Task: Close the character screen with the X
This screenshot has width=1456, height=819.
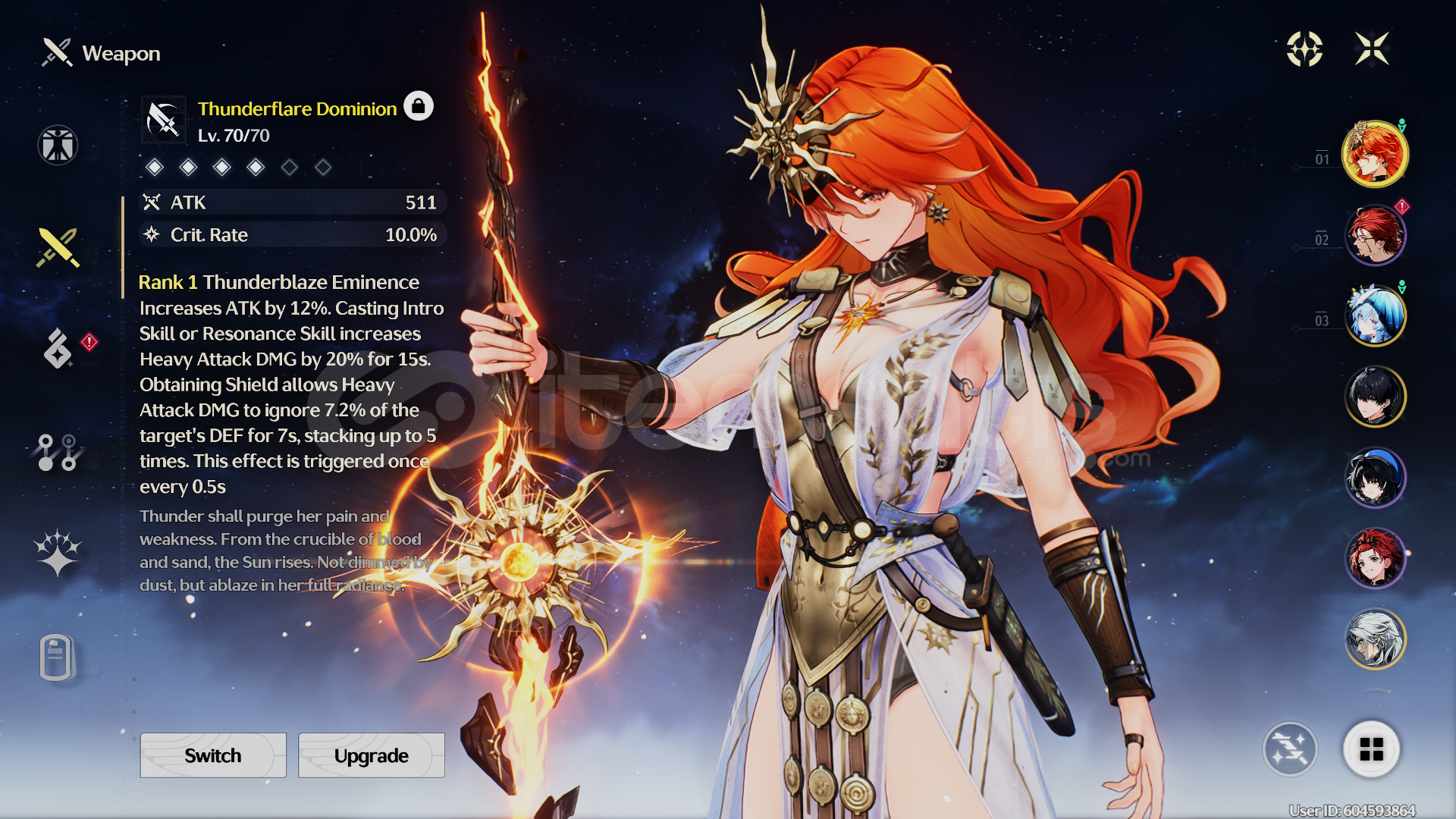Action: click(x=1372, y=49)
